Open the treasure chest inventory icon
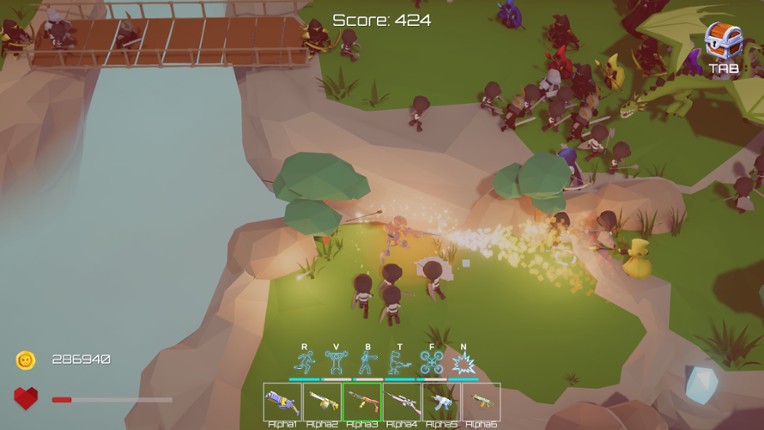 tap(723, 41)
